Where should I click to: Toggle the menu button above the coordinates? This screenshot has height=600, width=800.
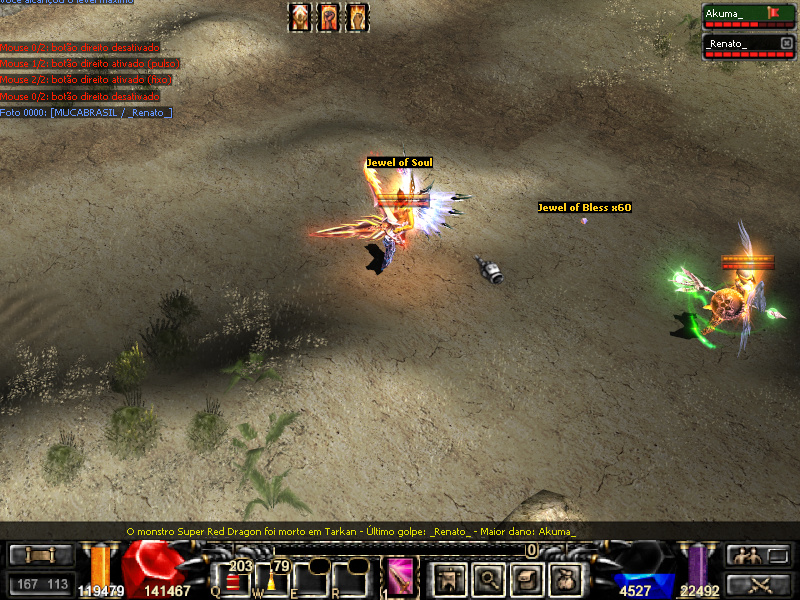pyautogui.click(x=40, y=555)
